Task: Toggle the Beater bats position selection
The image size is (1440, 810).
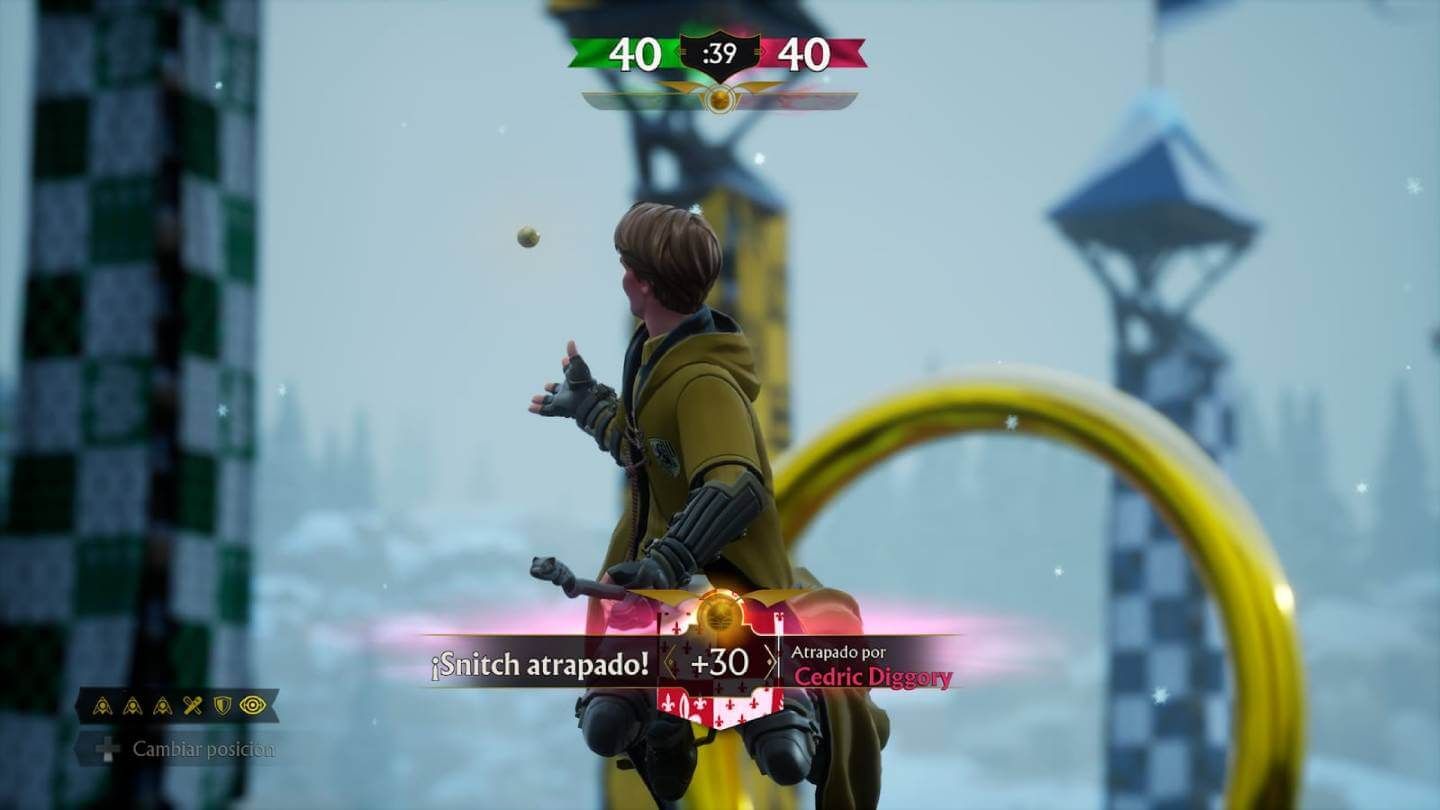Action: tap(192, 705)
